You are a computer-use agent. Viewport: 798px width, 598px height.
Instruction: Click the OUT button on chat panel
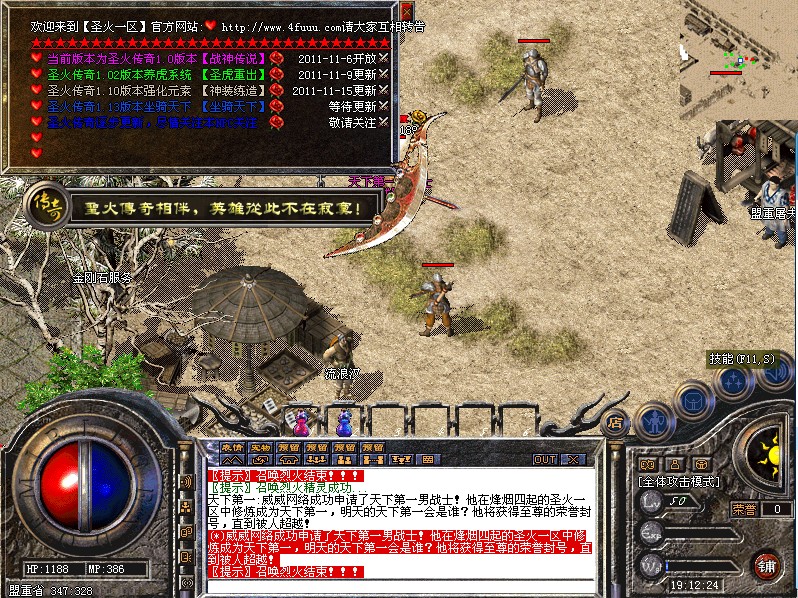pyautogui.click(x=545, y=460)
